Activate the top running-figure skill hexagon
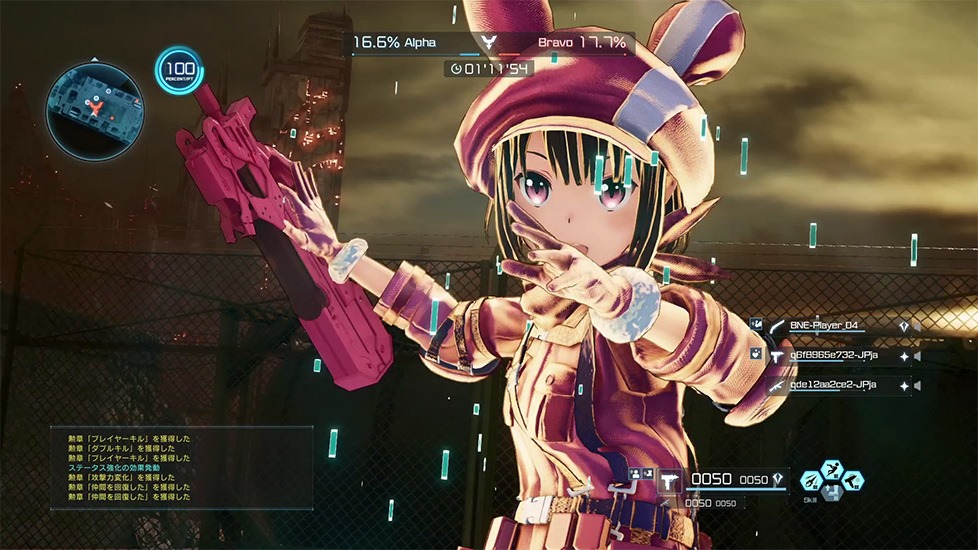The width and height of the screenshot is (978, 550). 833,468
